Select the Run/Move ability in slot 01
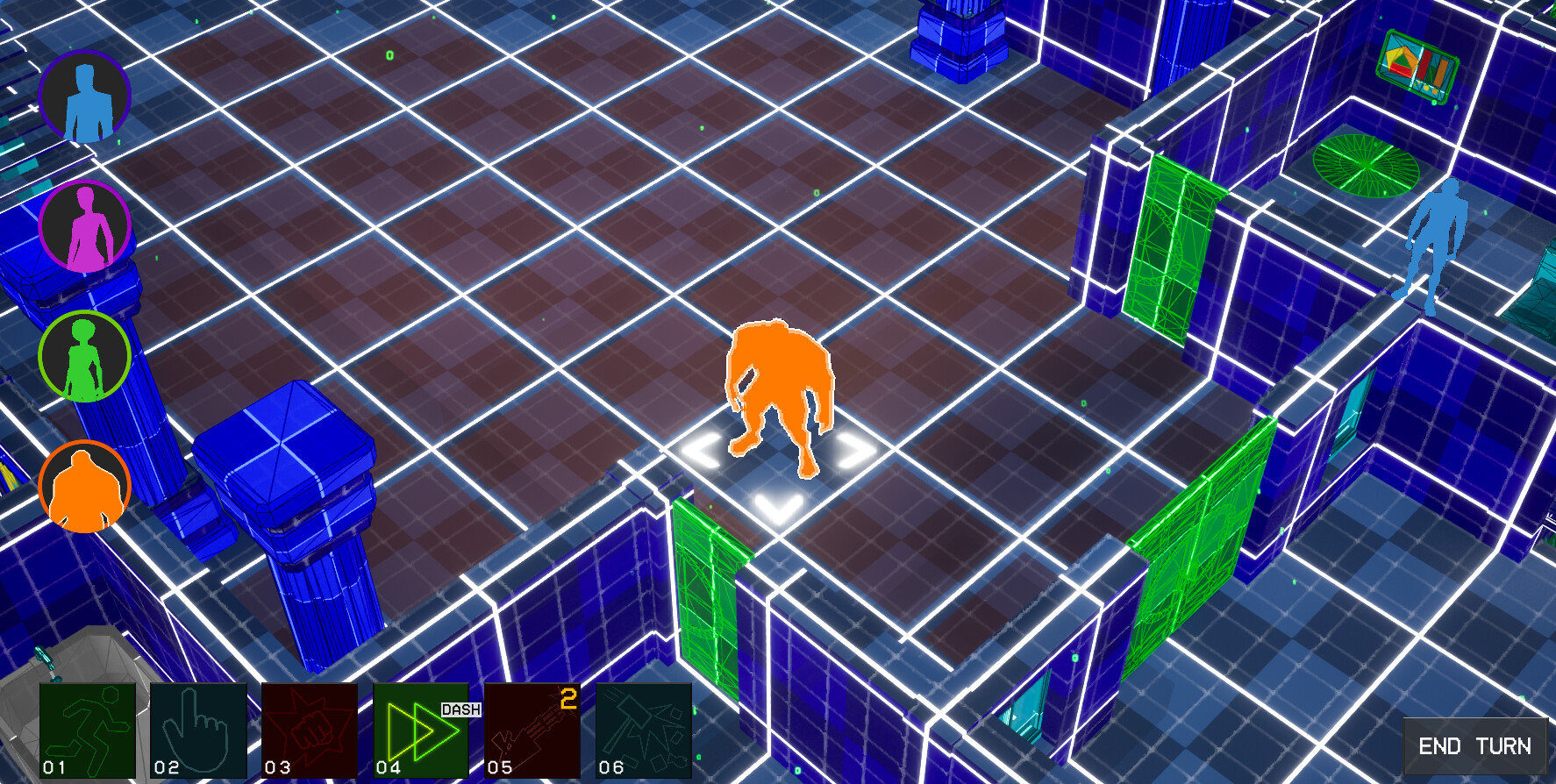 point(88,735)
